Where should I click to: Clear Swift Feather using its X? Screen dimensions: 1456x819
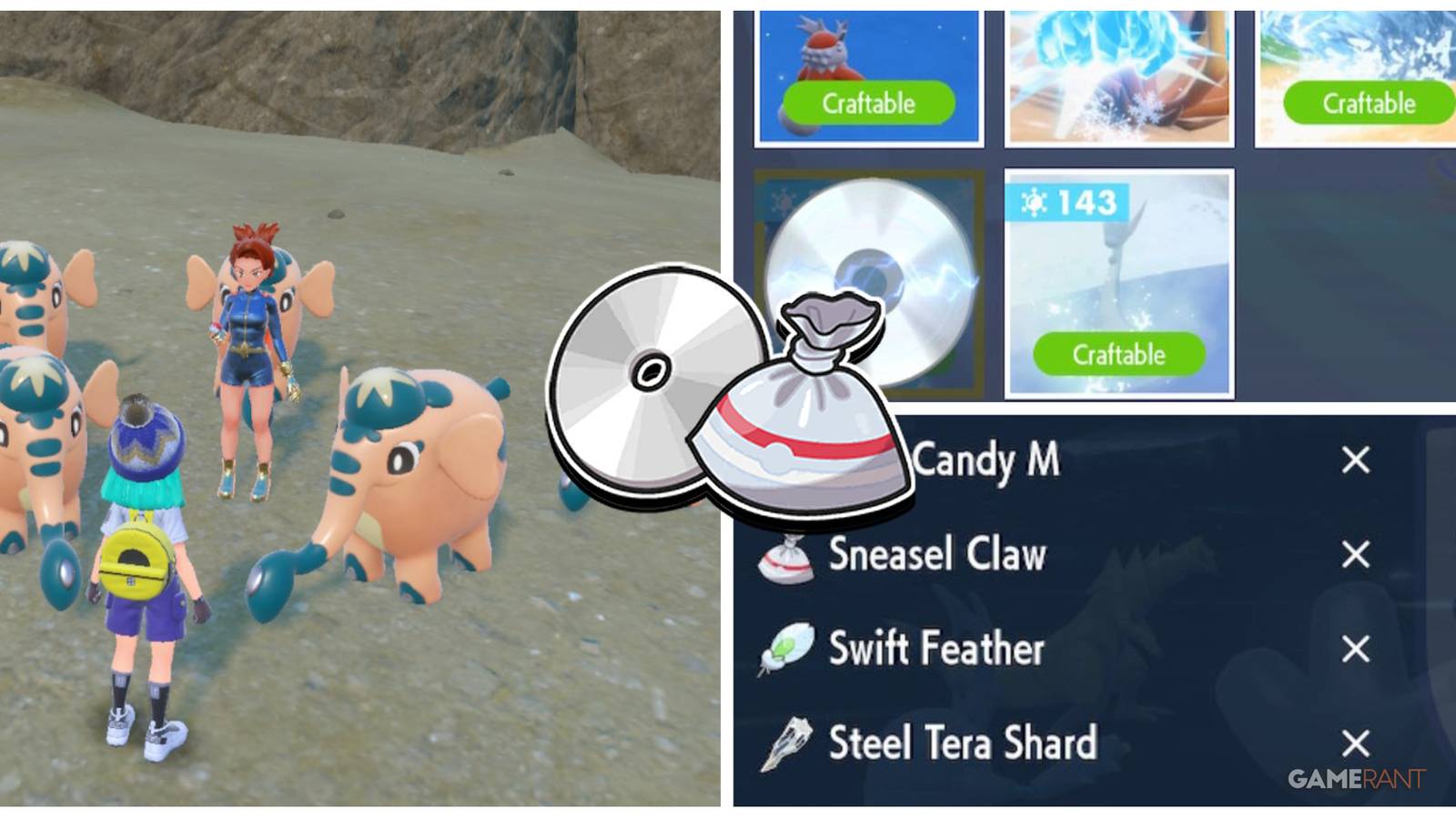pos(1356,648)
